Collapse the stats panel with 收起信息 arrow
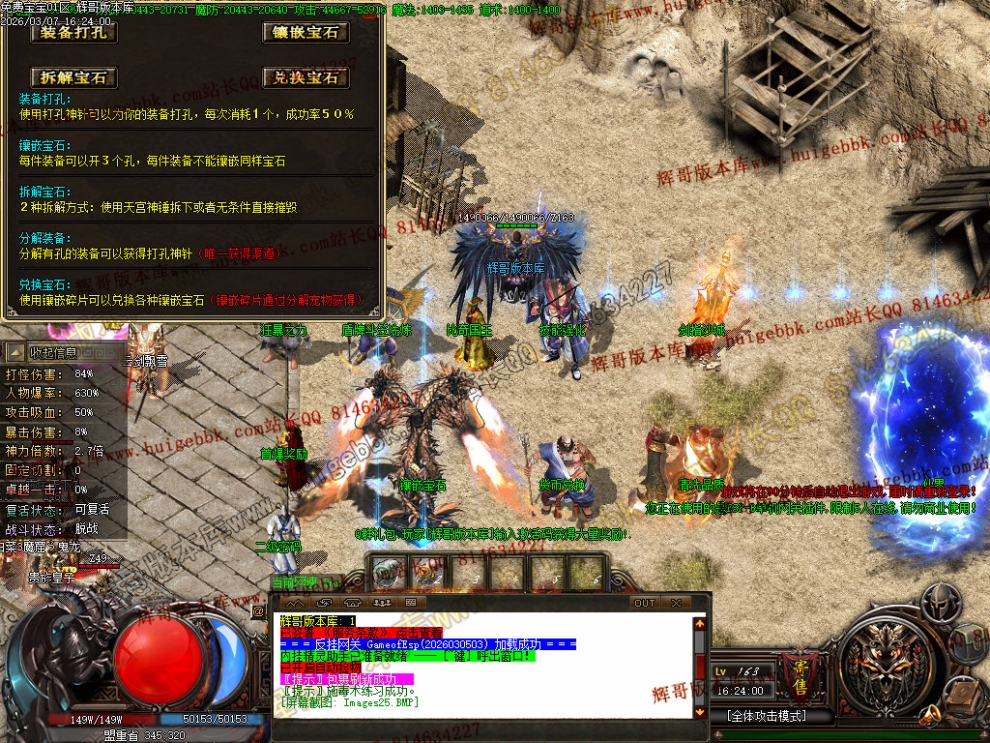This screenshot has height=743, width=990. 18,352
